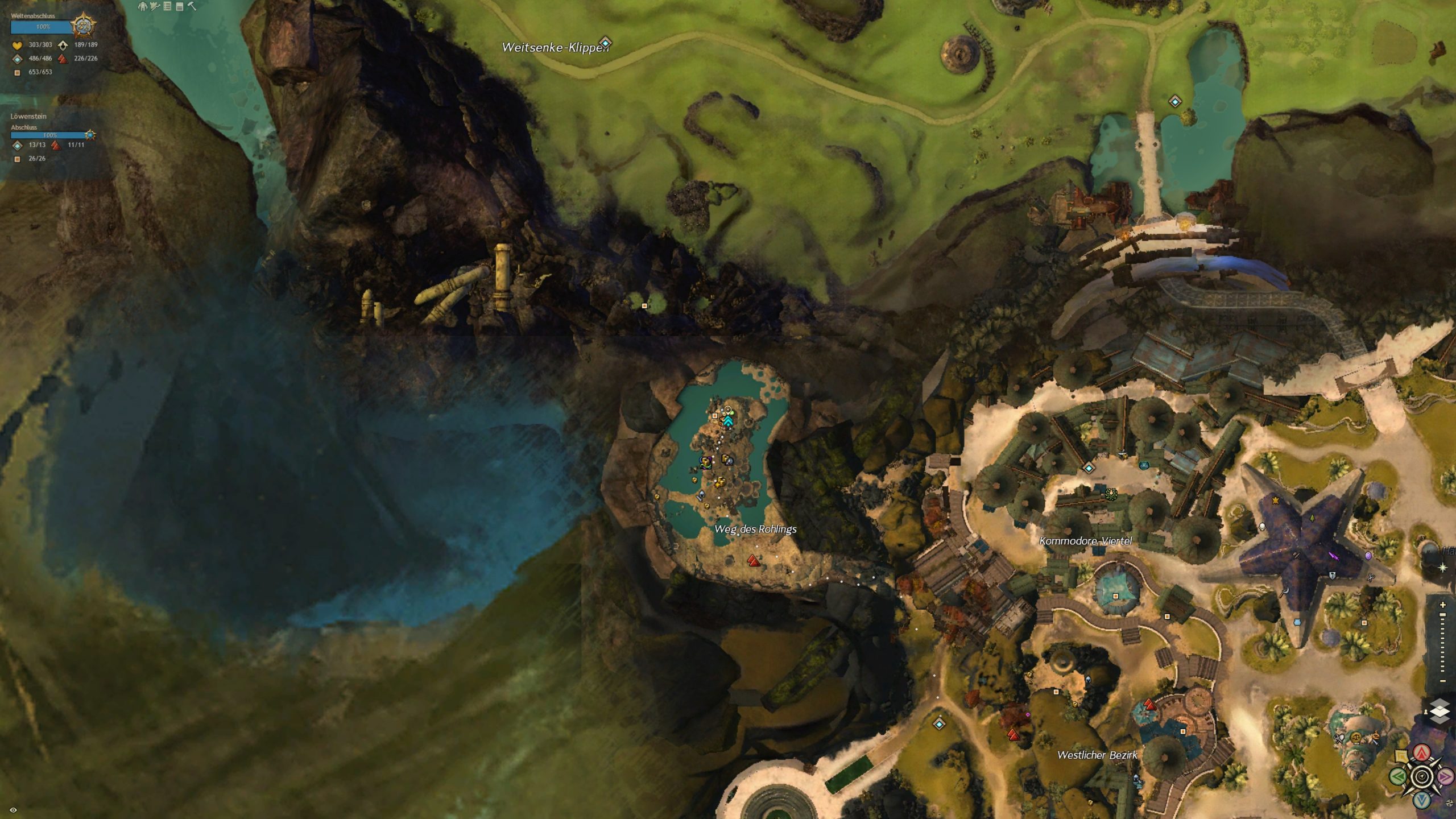Click the castle-and-arrow icon in the top toolbar
This screenshot has height=819, width=1456.
(155, 6)
